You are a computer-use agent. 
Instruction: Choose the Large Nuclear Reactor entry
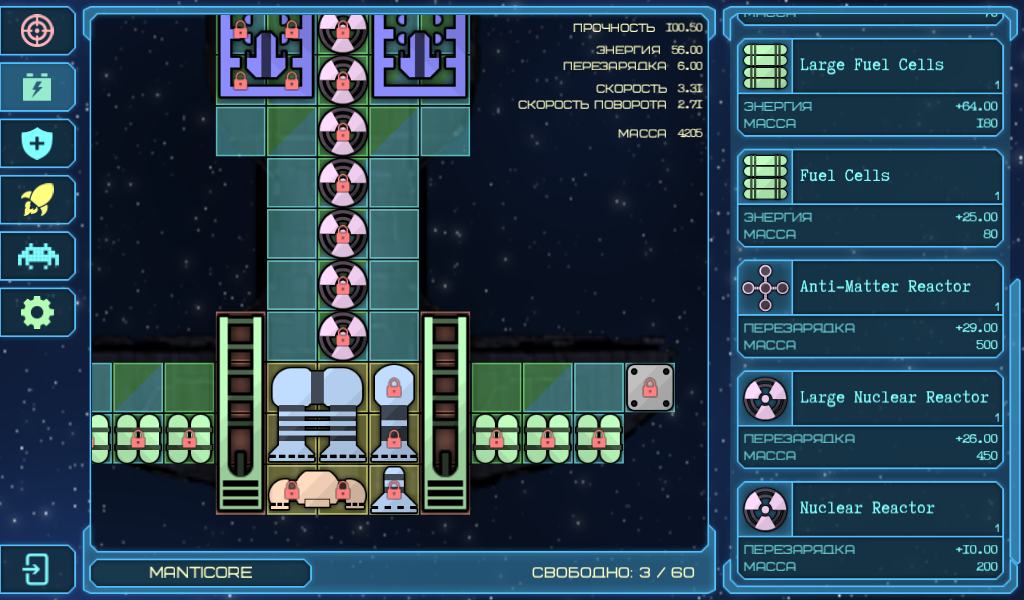pyautogui.click(x=869, y=420)
